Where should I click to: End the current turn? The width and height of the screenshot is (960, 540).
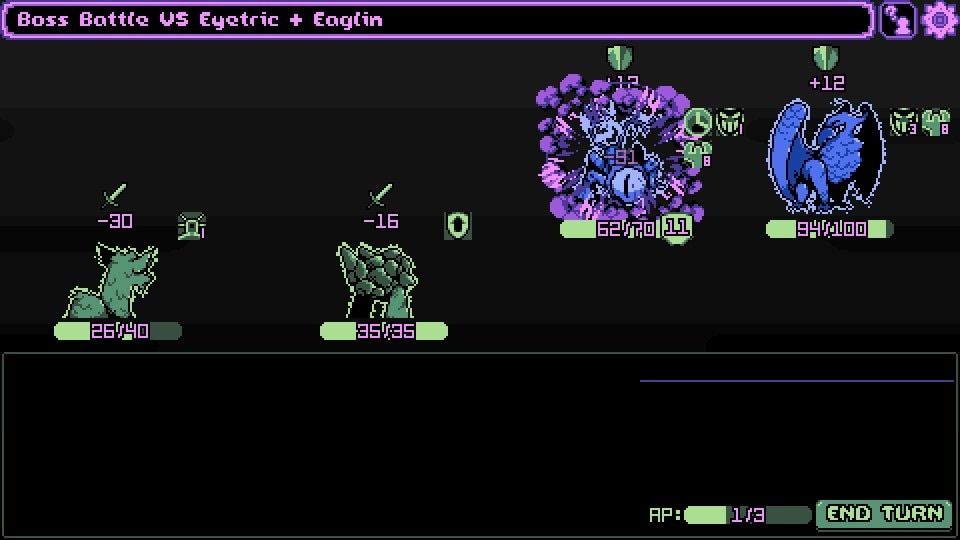click(x=883, y=514)
